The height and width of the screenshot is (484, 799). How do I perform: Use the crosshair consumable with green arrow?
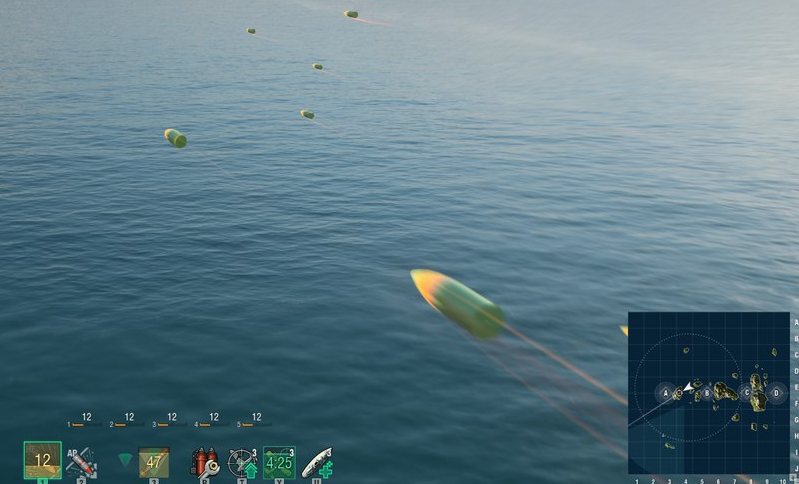point(242,462)
